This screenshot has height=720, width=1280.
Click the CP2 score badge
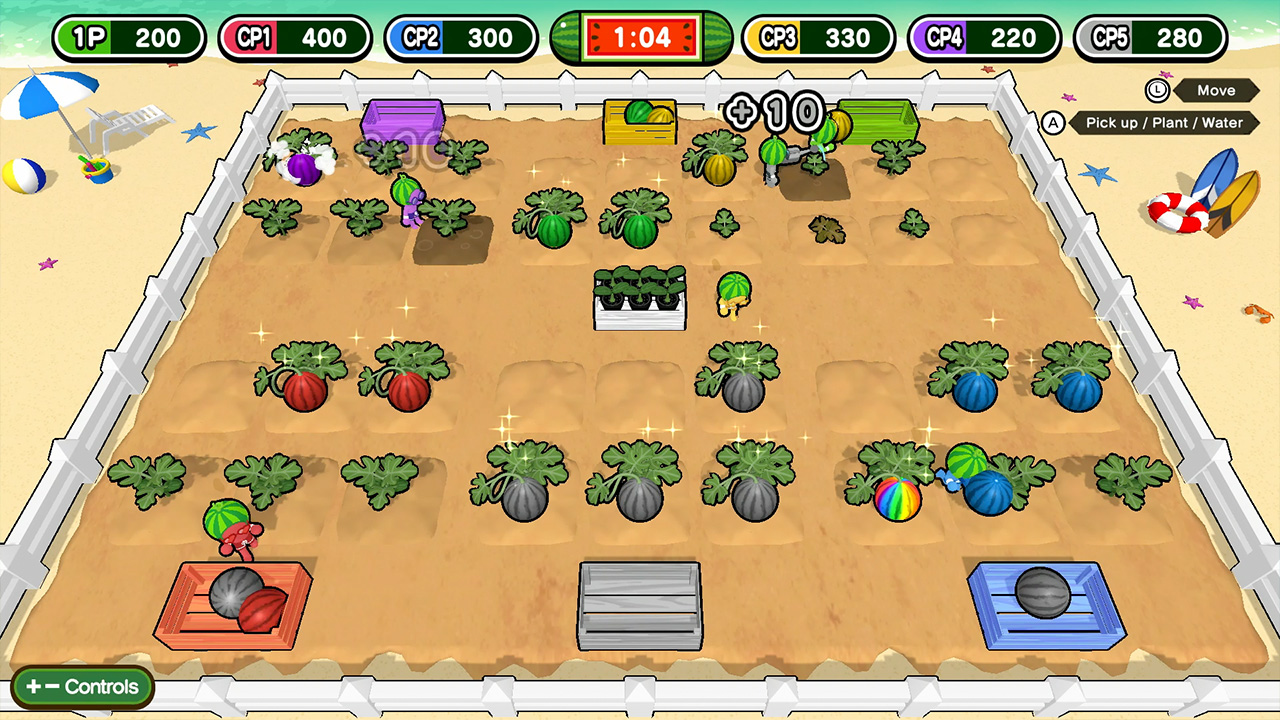459,37
